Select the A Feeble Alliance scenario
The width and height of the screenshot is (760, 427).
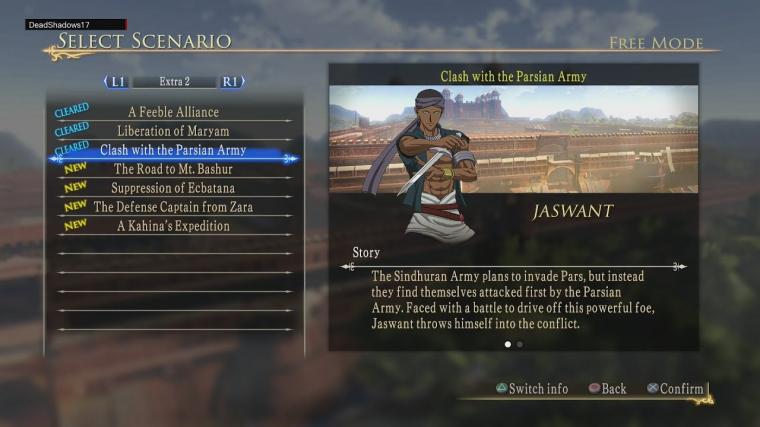173,112
